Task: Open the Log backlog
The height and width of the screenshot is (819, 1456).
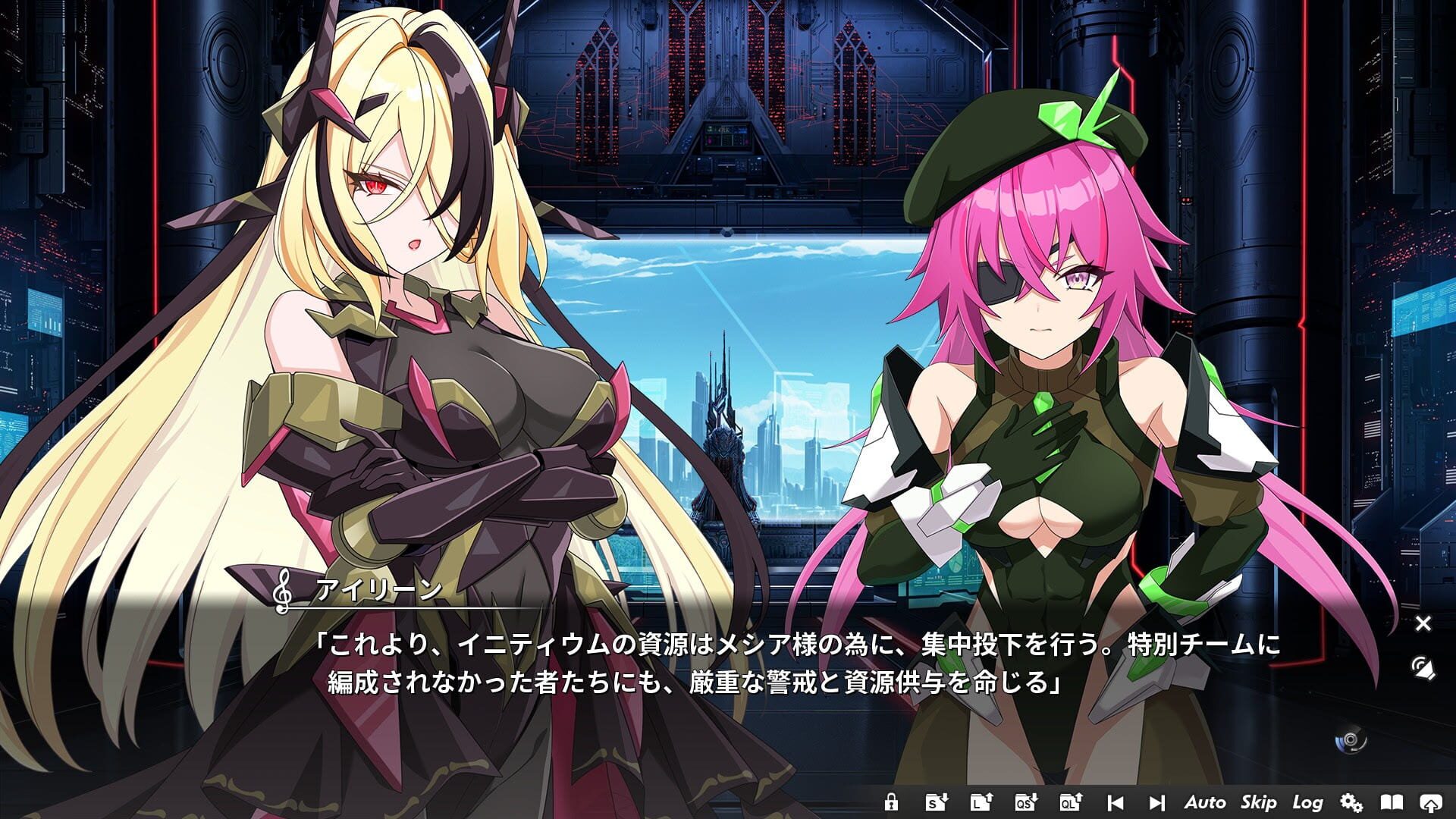Action: click(x=1310, y=801)
